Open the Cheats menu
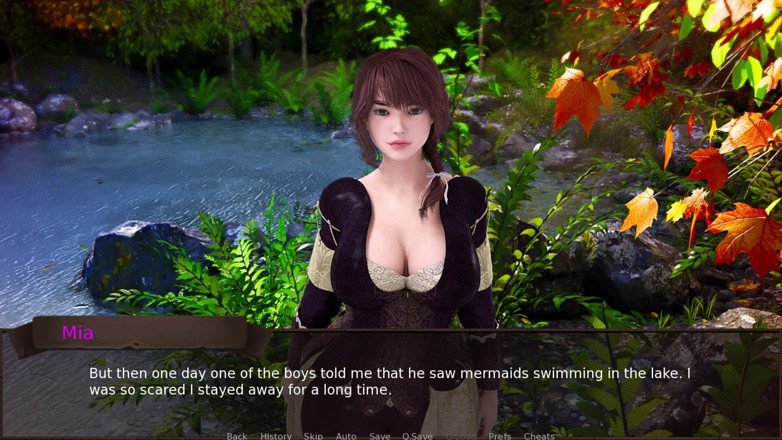The width and height of the screenshot is (782, 440). tap(539, 435)
